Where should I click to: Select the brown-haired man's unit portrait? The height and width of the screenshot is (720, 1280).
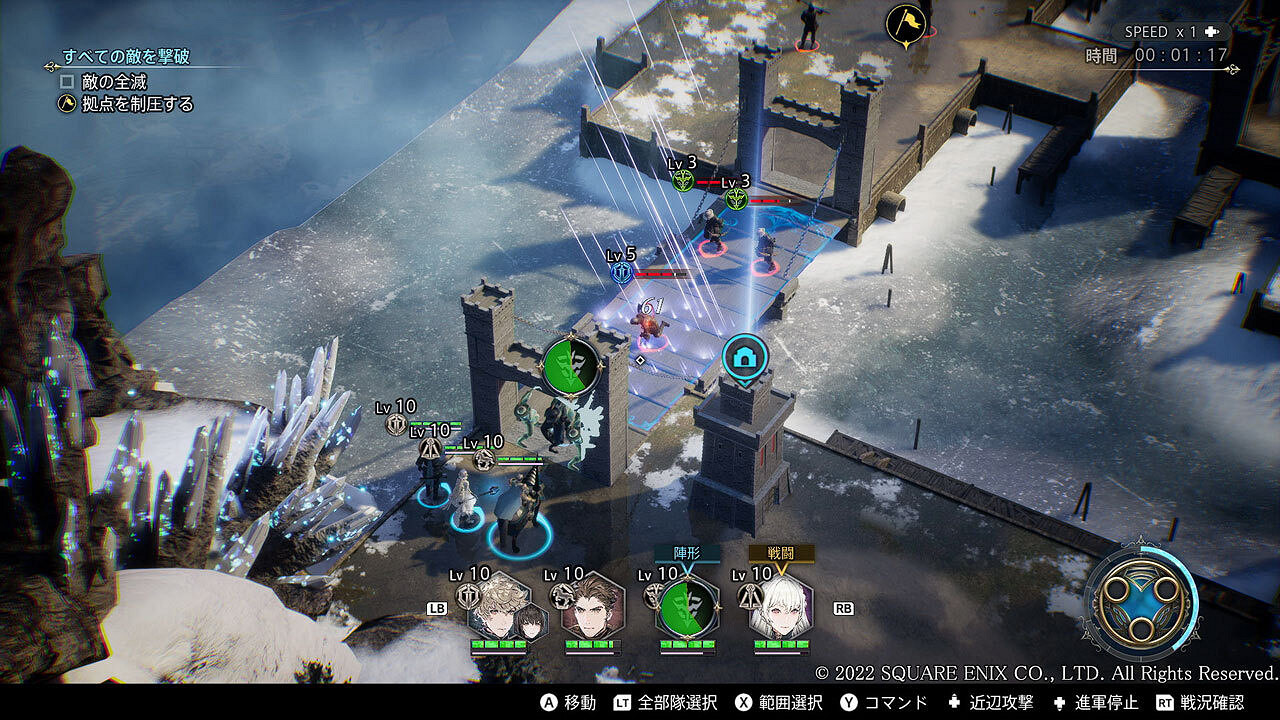tap(592, 607)
